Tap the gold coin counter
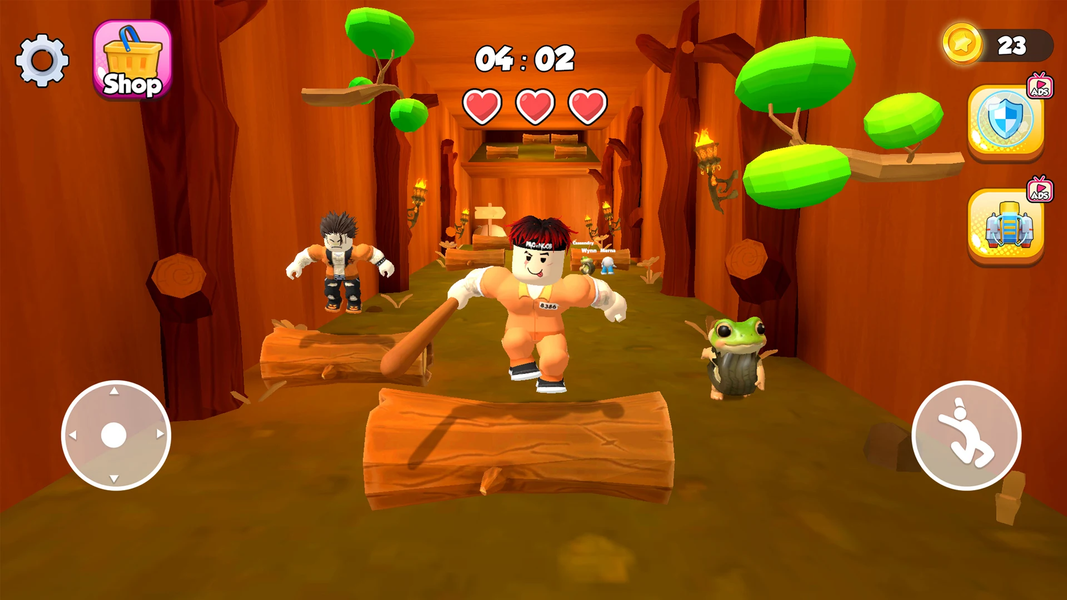The height and width of the screenshot is (600, 1067). pos(997,45)
